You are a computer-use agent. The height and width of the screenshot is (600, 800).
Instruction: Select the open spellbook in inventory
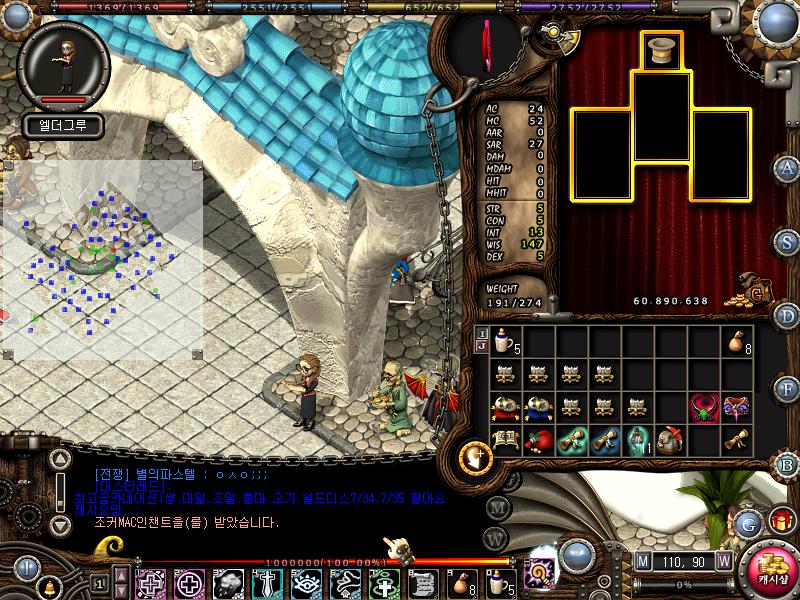506,438
